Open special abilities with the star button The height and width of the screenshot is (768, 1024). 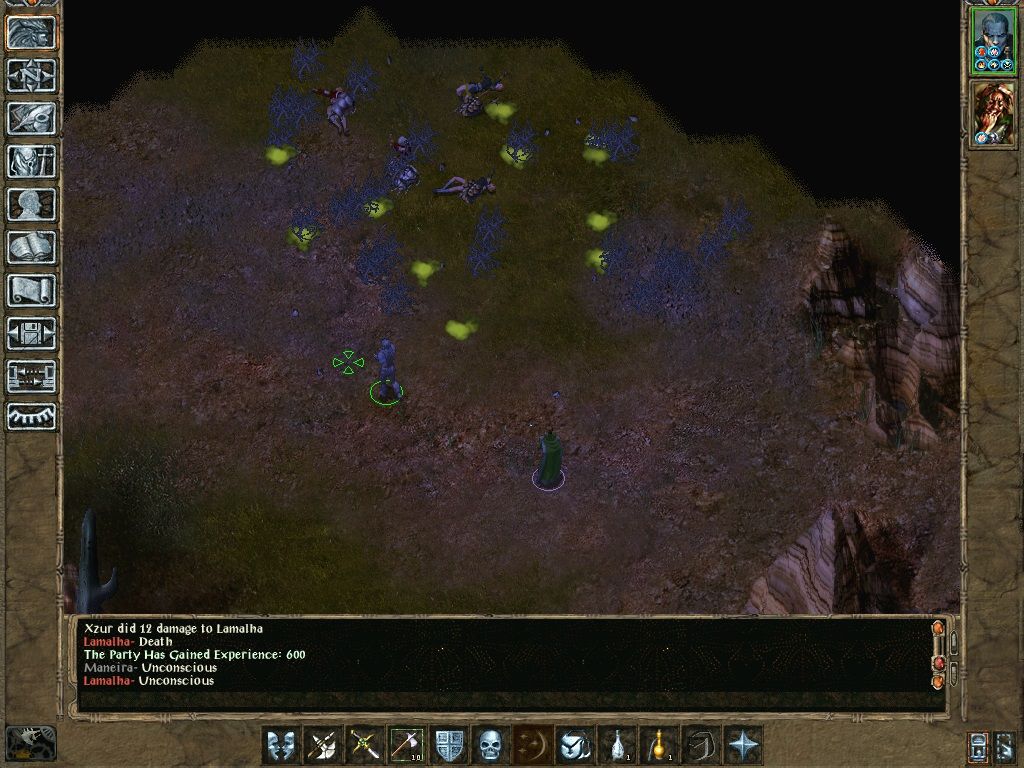[743, 745]
